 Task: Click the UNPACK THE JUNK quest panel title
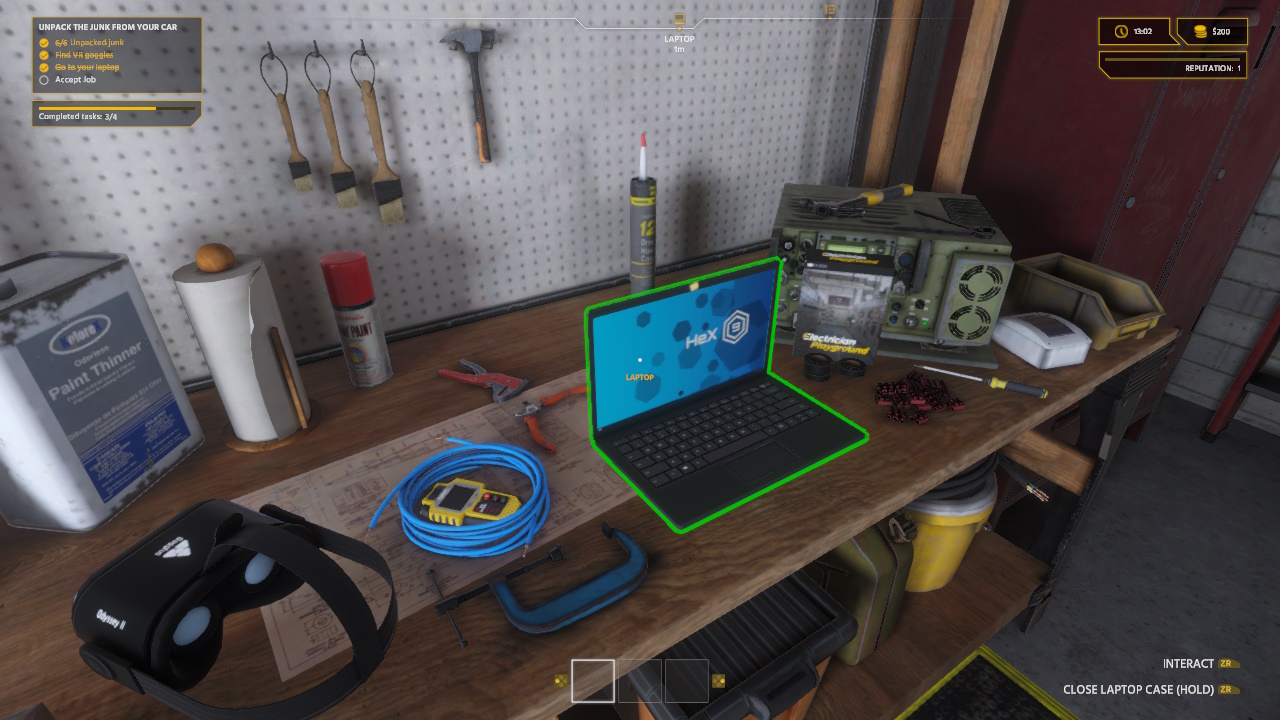110,27
